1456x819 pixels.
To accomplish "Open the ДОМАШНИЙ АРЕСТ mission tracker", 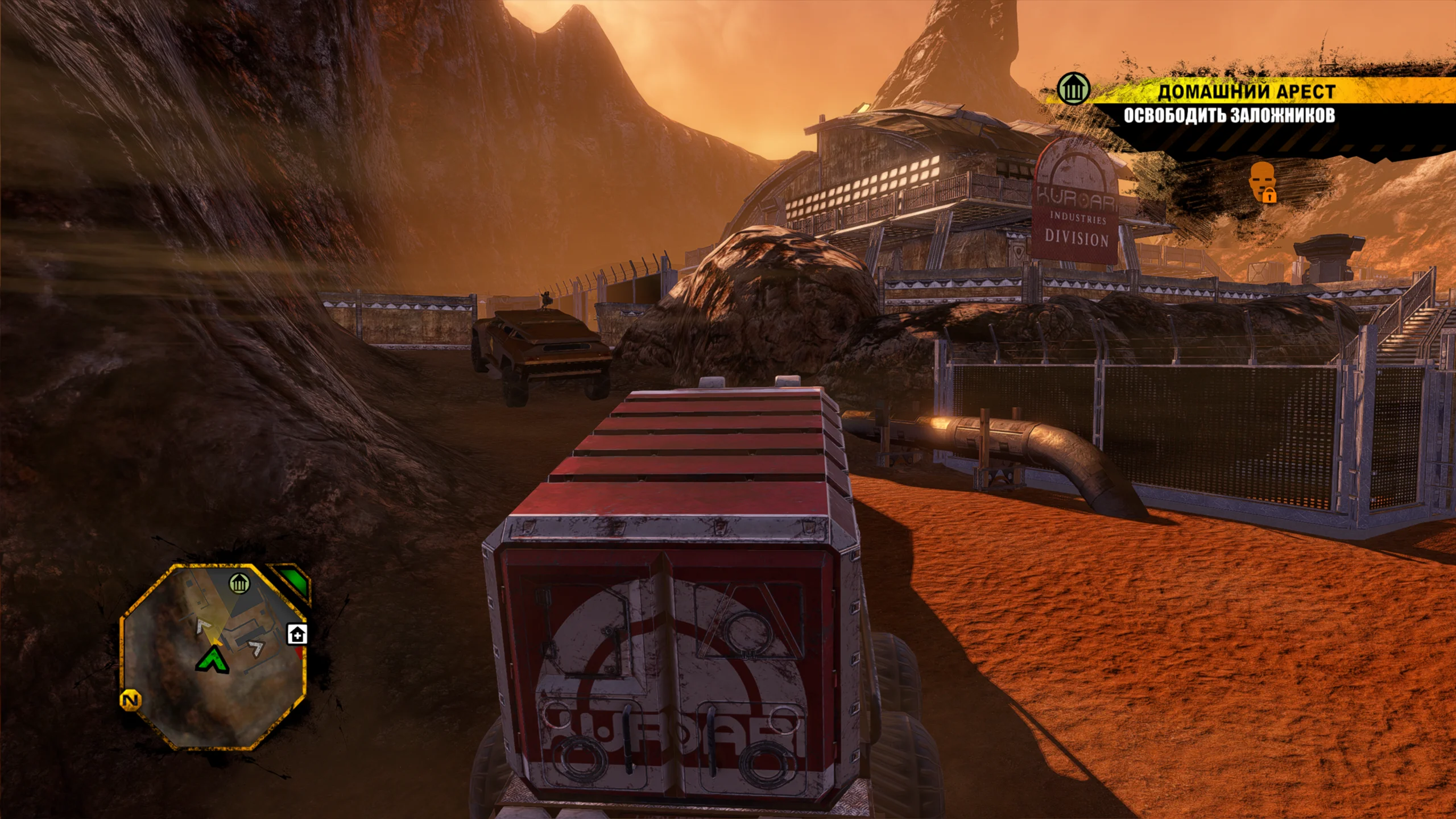I will click(1246, 92).
